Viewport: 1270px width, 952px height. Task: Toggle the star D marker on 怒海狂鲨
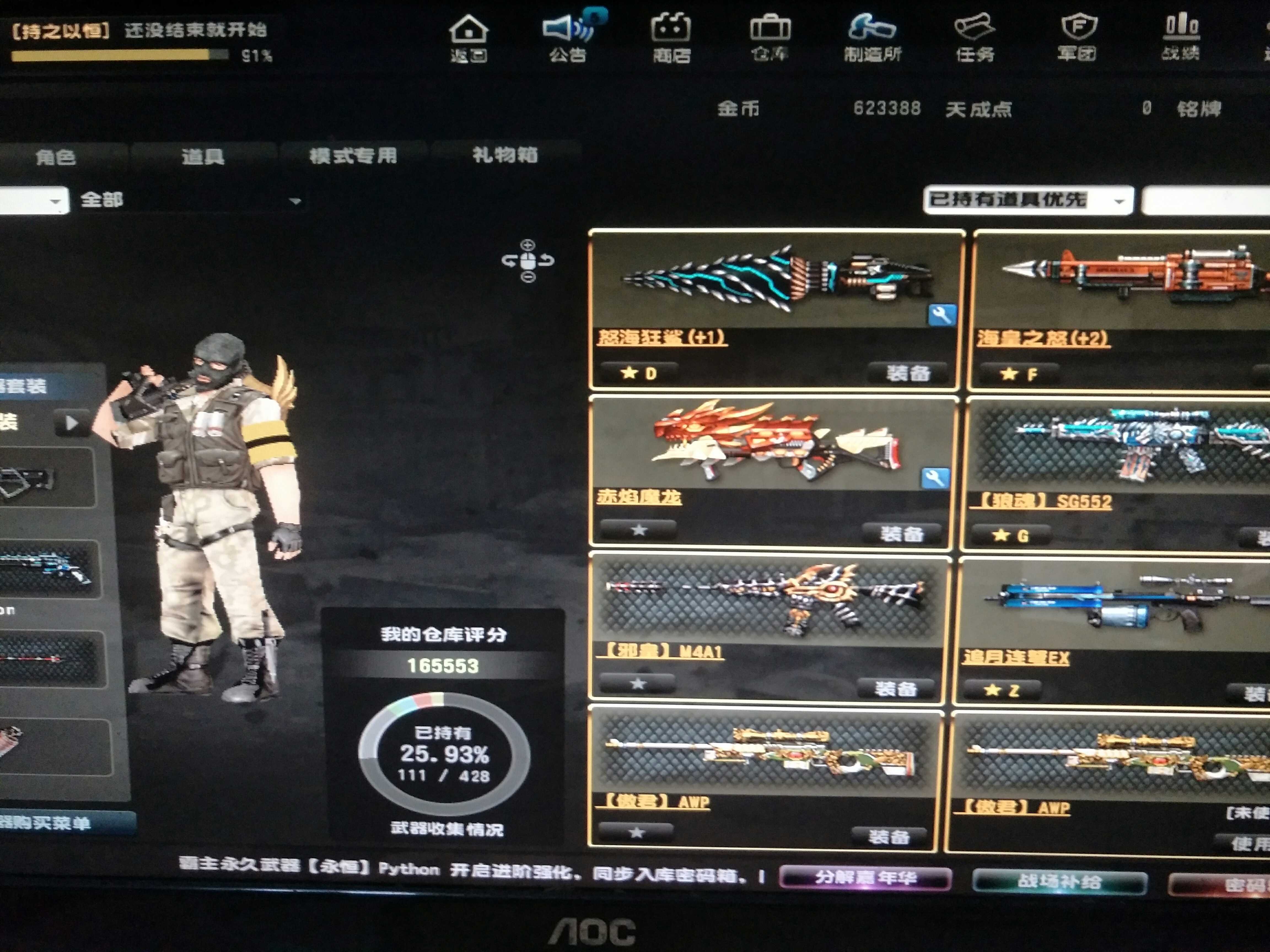(637, 374)
